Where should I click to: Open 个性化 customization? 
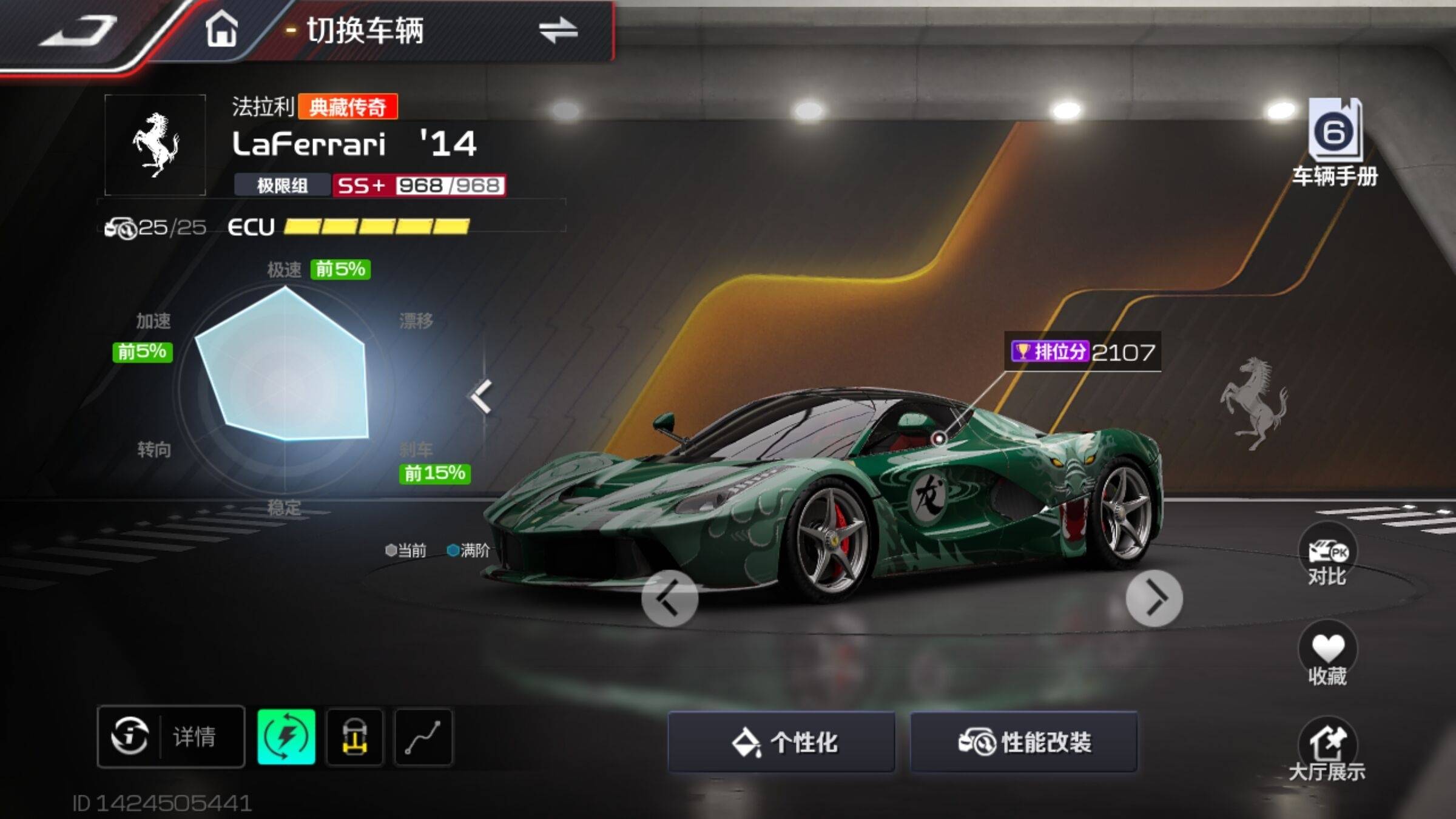click(x=781, y=742)
